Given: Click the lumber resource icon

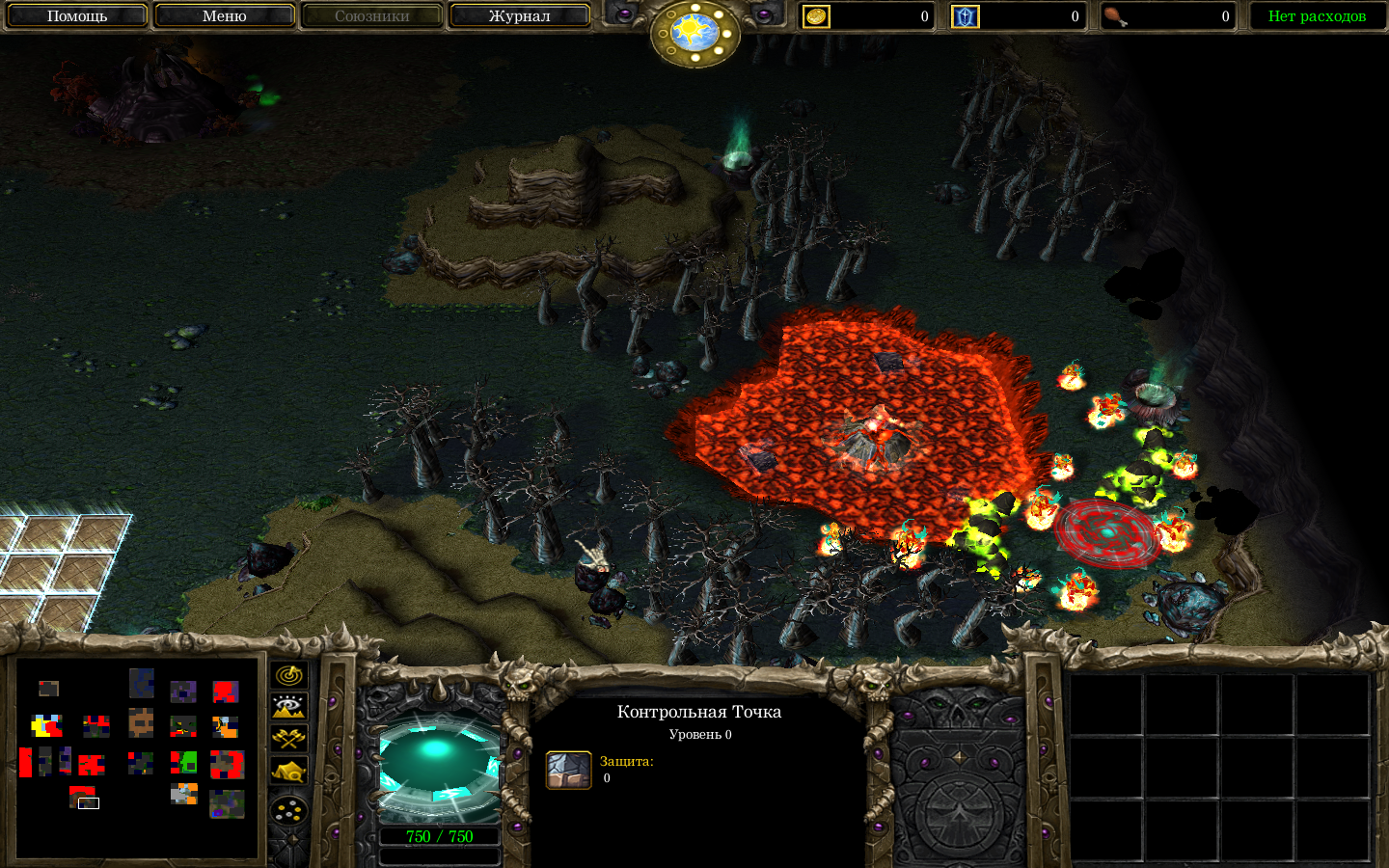Looking at the screenshot, I should pos(965,16).
